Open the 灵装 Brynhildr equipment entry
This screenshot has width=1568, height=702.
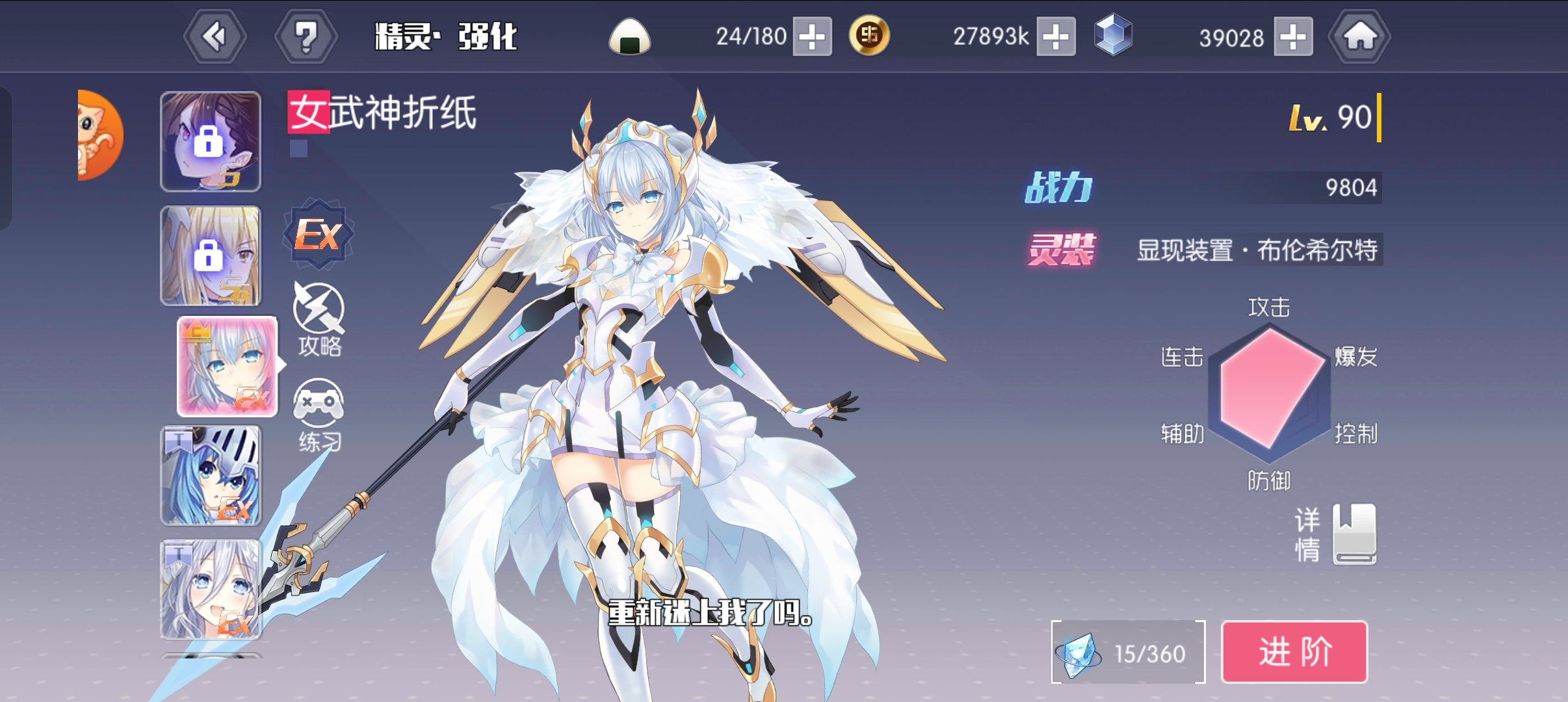pos(1257,250)
